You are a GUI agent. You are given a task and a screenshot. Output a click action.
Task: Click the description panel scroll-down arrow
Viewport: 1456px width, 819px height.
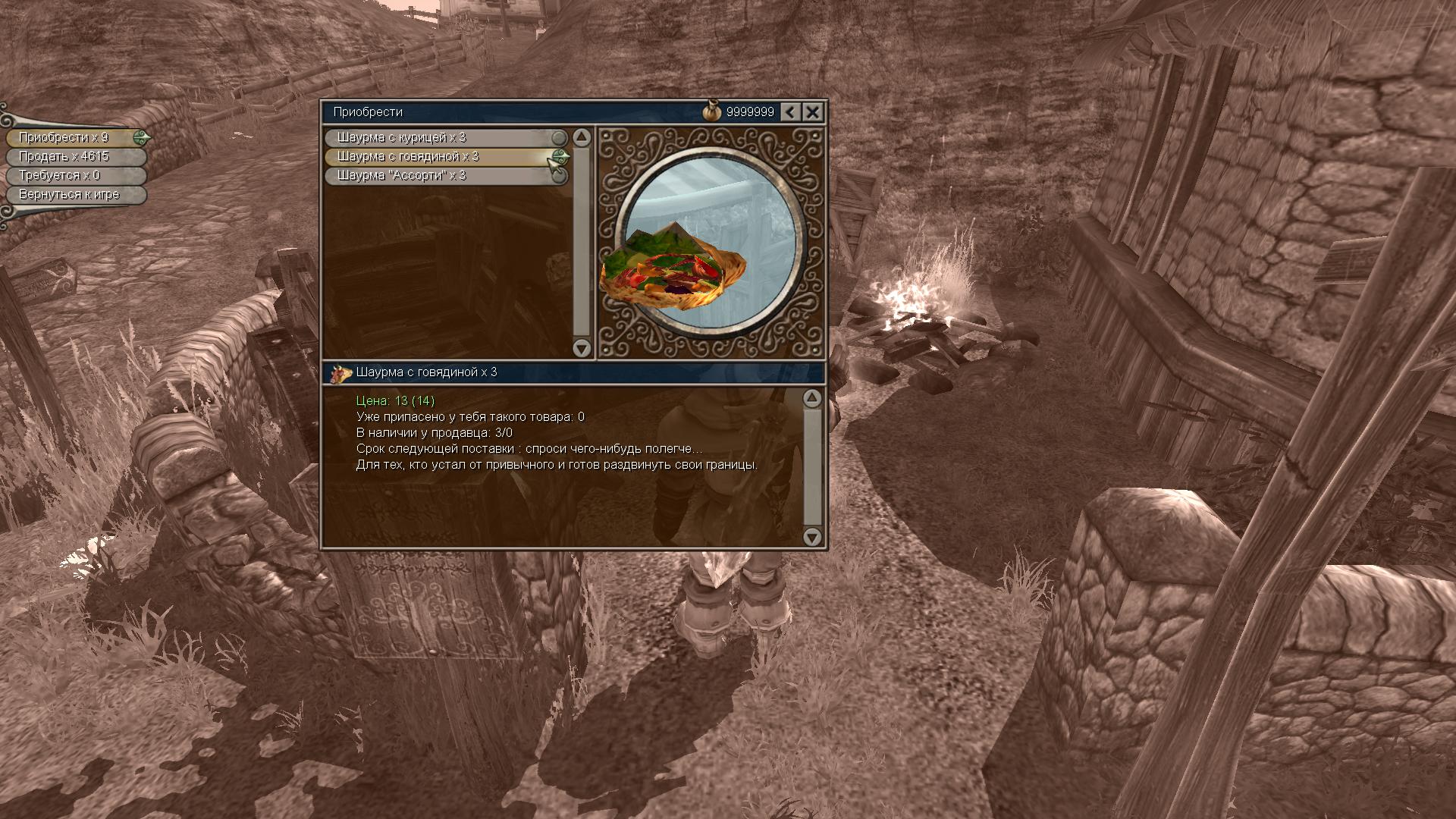click(812, 538)
